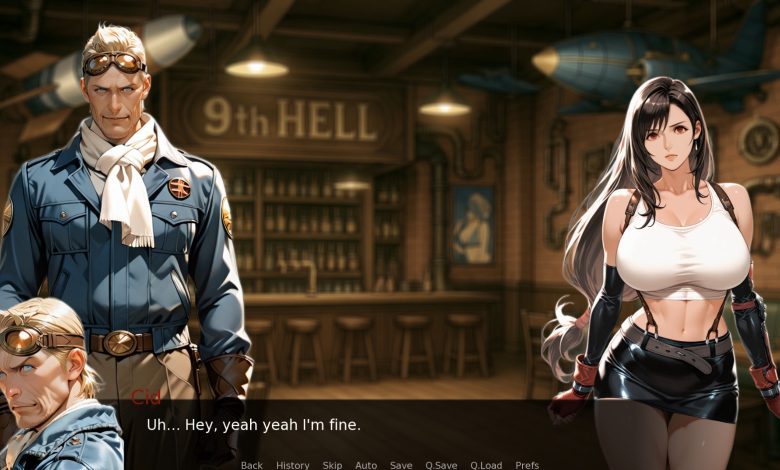Toggle Auto dialogue advance
The height and width of the screenshot is (470, 780).
[366, 465]
